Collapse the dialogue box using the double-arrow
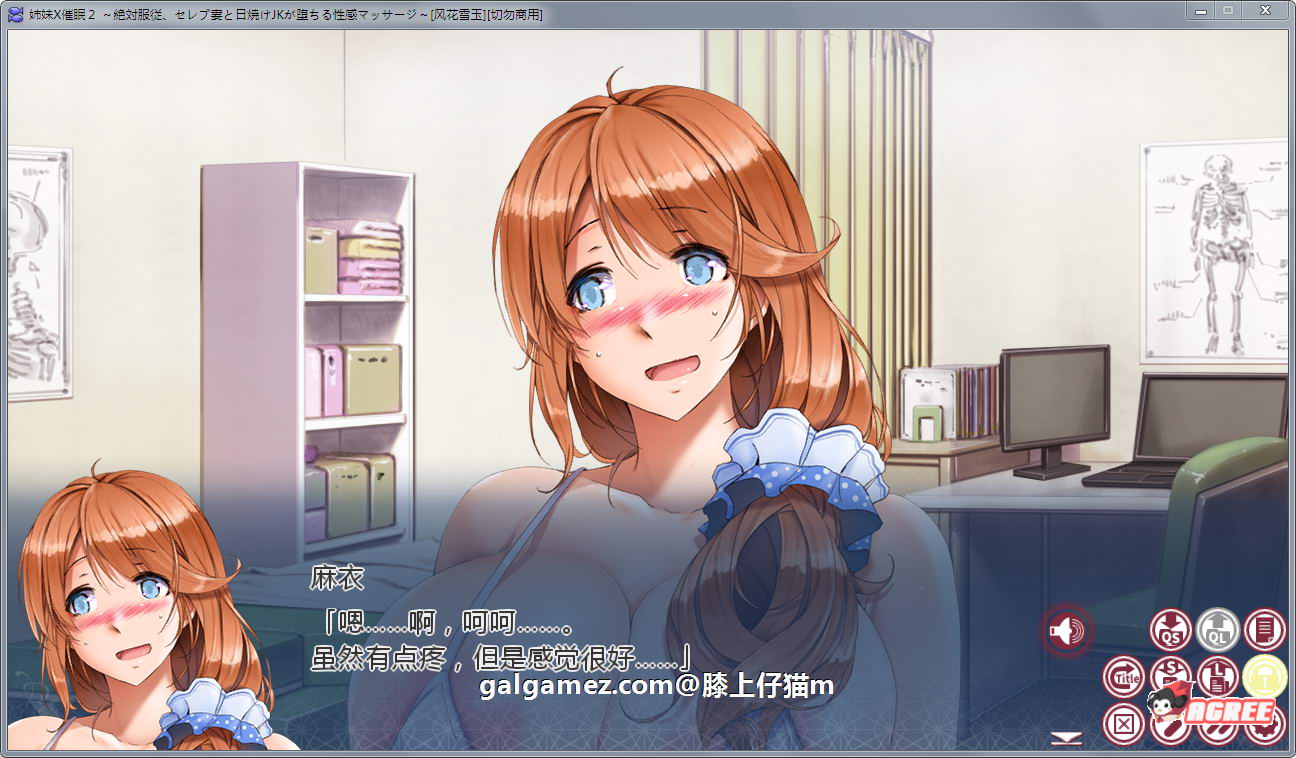The image size is (1296, 758). pyautogui.click(x=1066, y=739)
